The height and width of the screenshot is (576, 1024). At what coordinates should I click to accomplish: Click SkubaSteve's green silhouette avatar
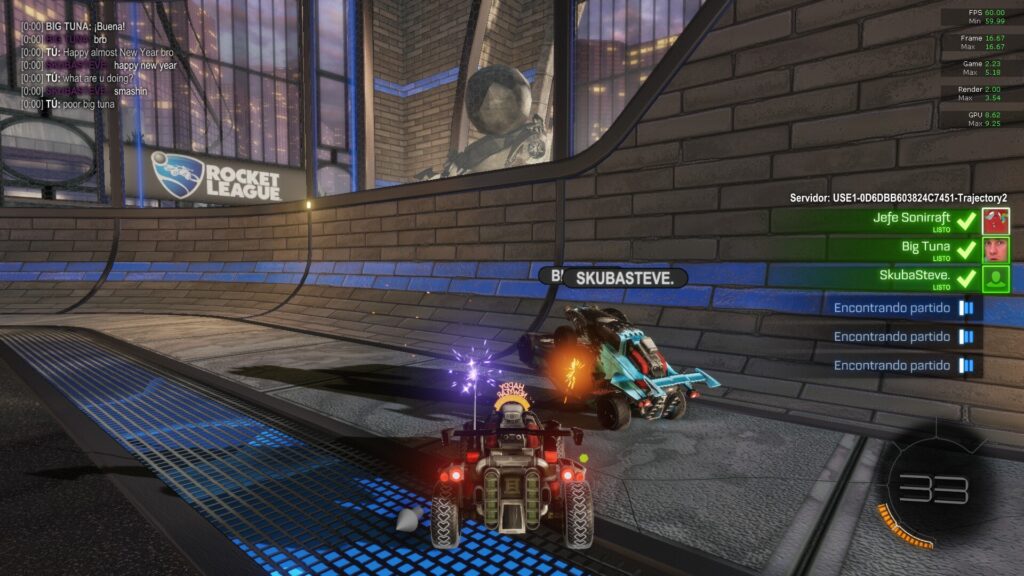click(996, 279)
